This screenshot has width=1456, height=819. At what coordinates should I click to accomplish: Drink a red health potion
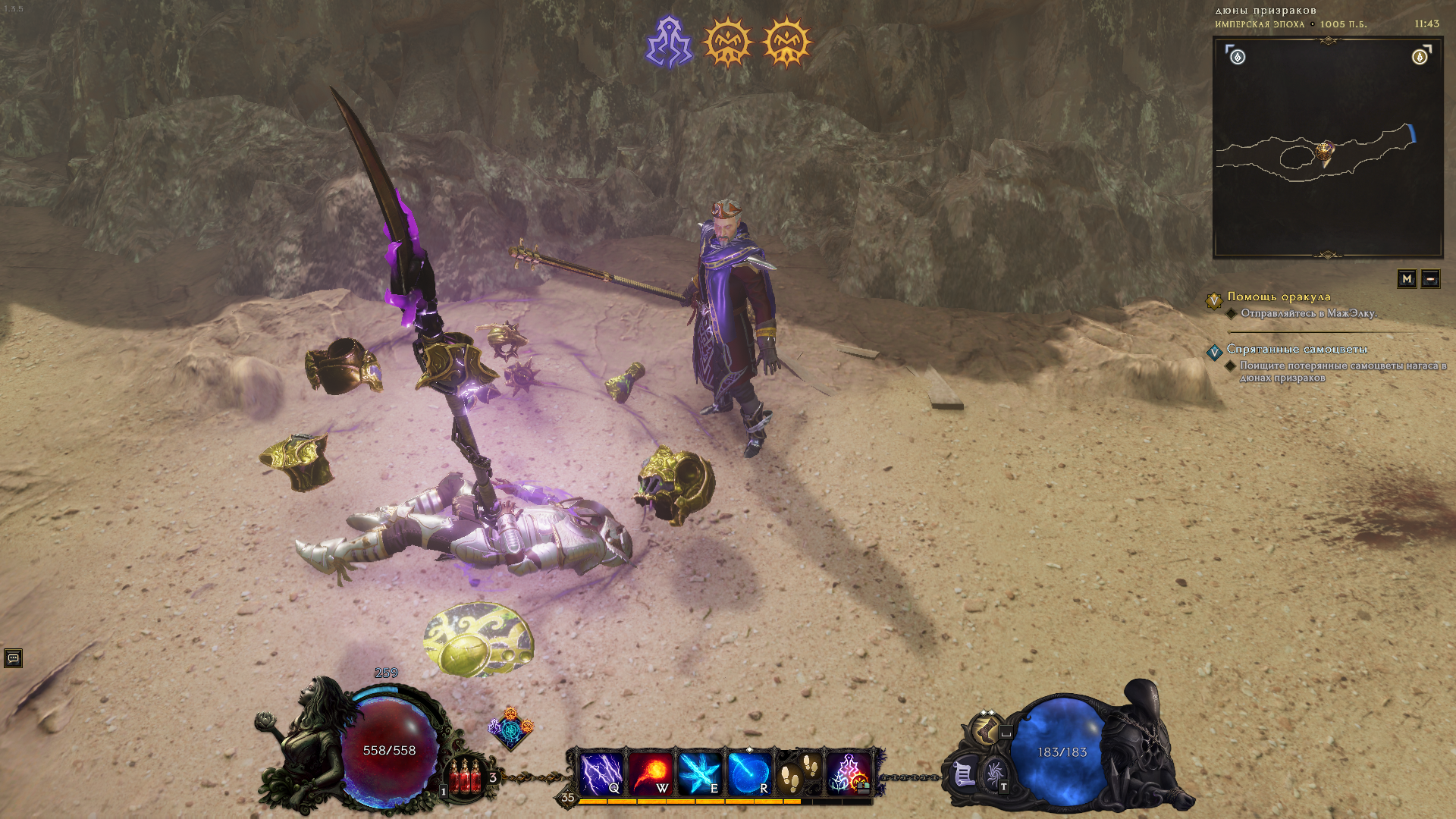465,777
